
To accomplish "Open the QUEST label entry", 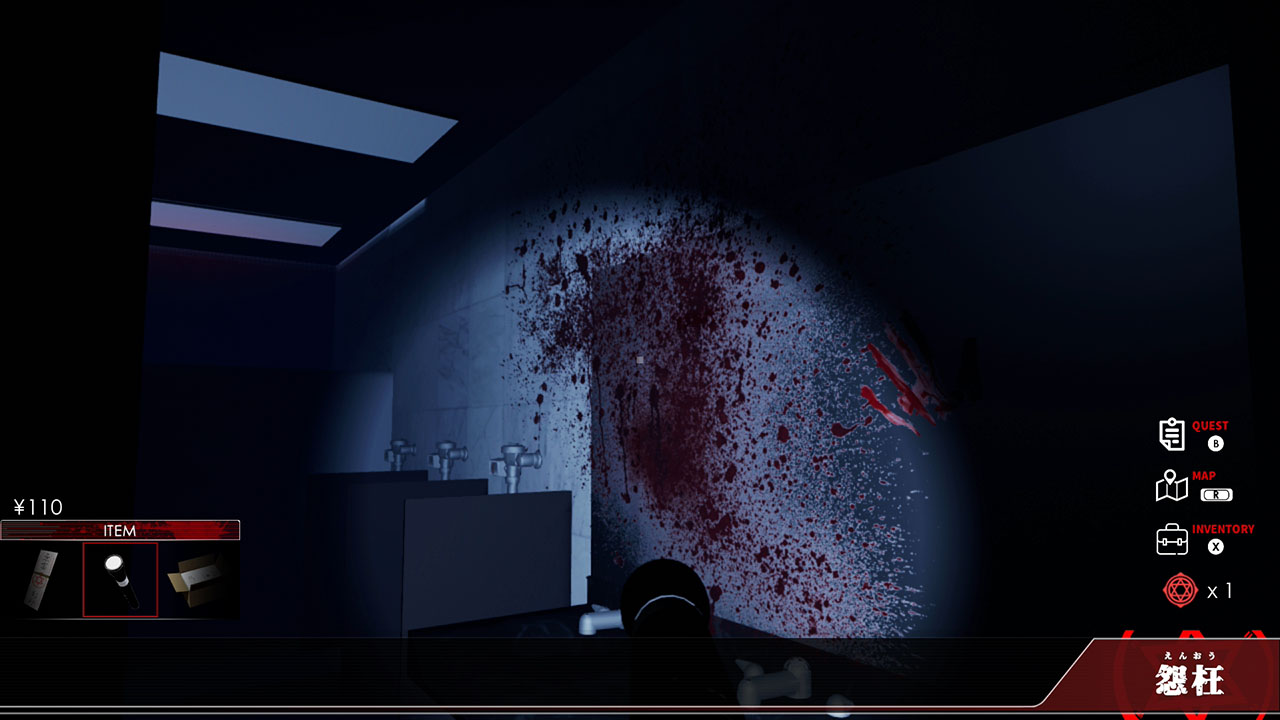I will [x=1210, y=424].
